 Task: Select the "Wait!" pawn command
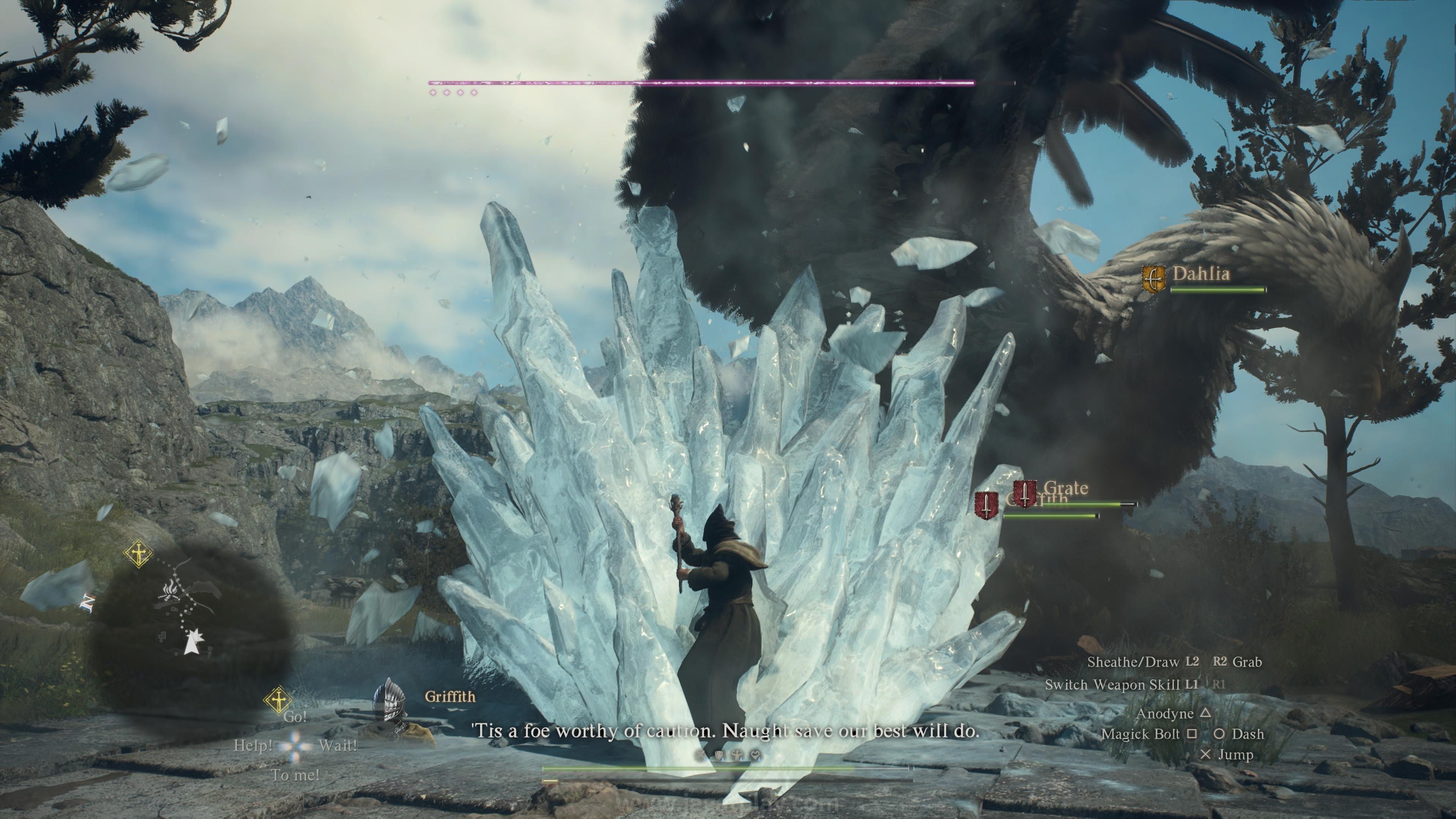pyautogui.click(x=337, y=746)
